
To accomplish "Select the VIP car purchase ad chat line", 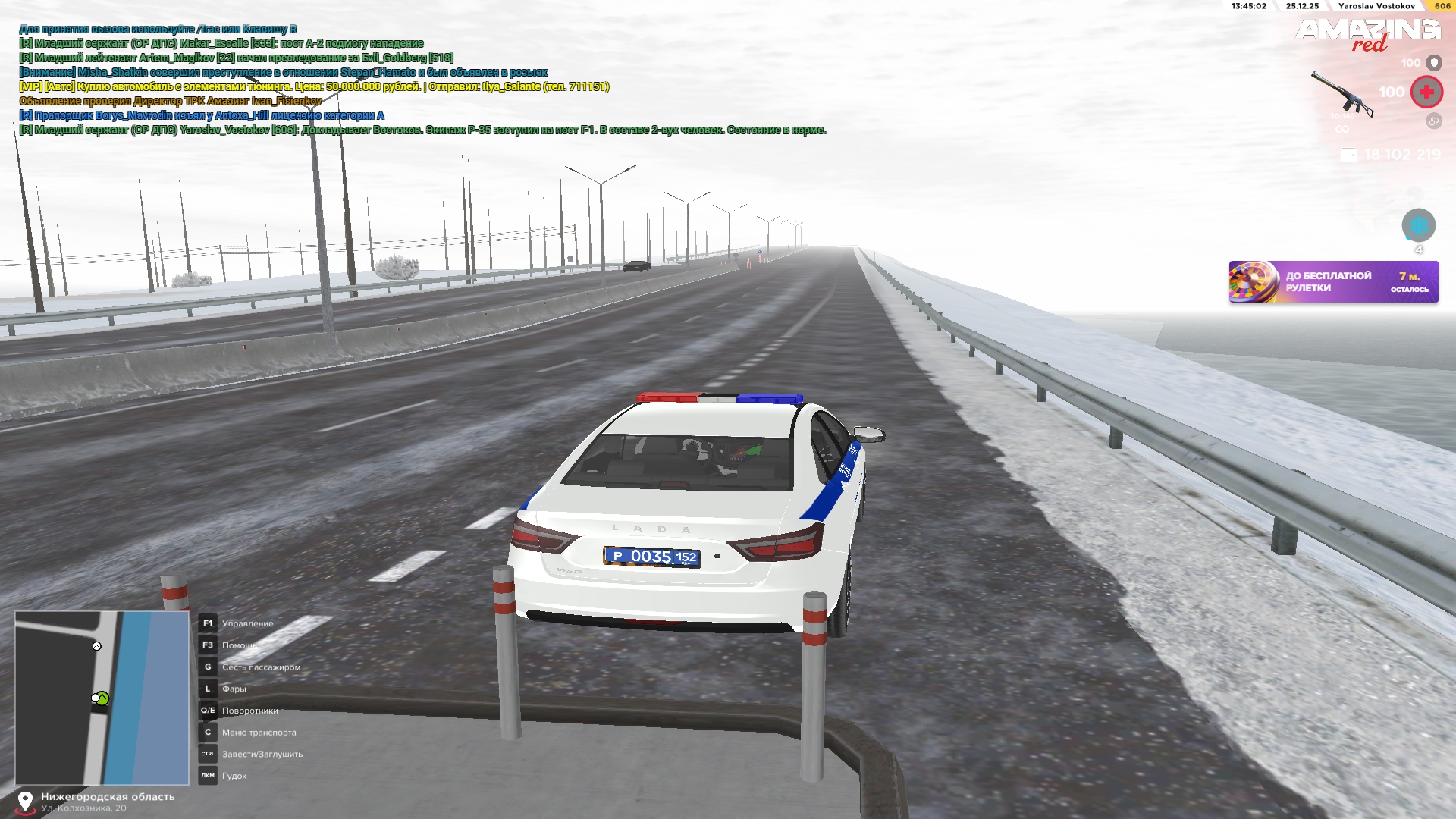I will pos(314,87).
